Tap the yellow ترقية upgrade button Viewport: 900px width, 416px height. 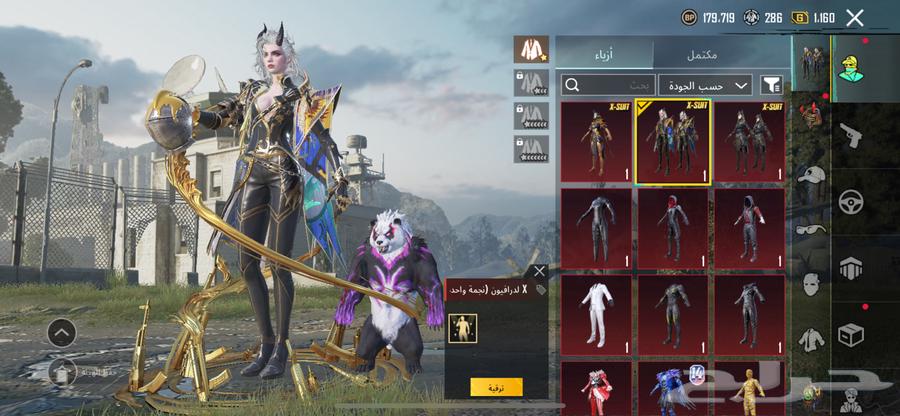pos(496,386)
